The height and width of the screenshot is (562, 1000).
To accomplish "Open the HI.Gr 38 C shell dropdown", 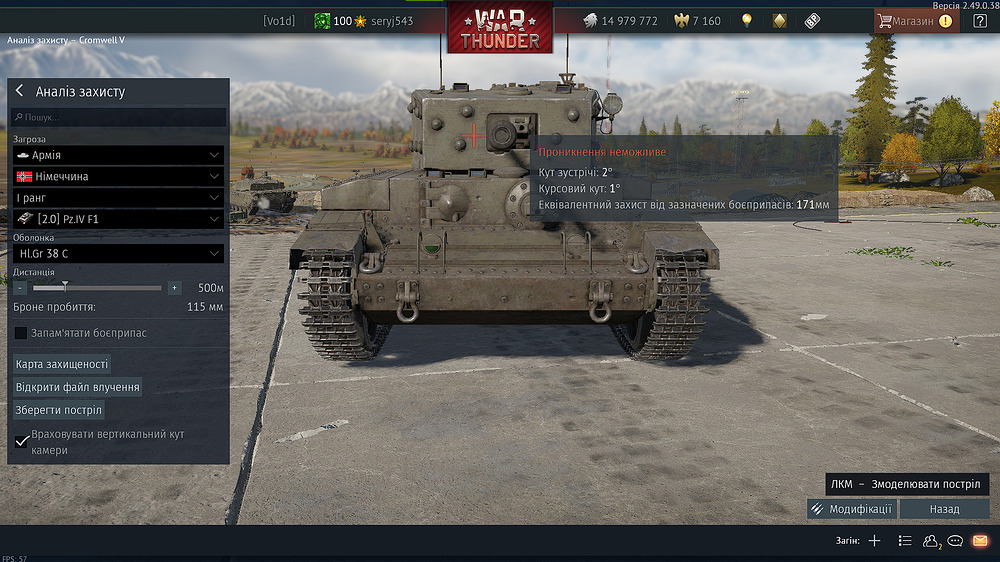I will pos(118,254).
